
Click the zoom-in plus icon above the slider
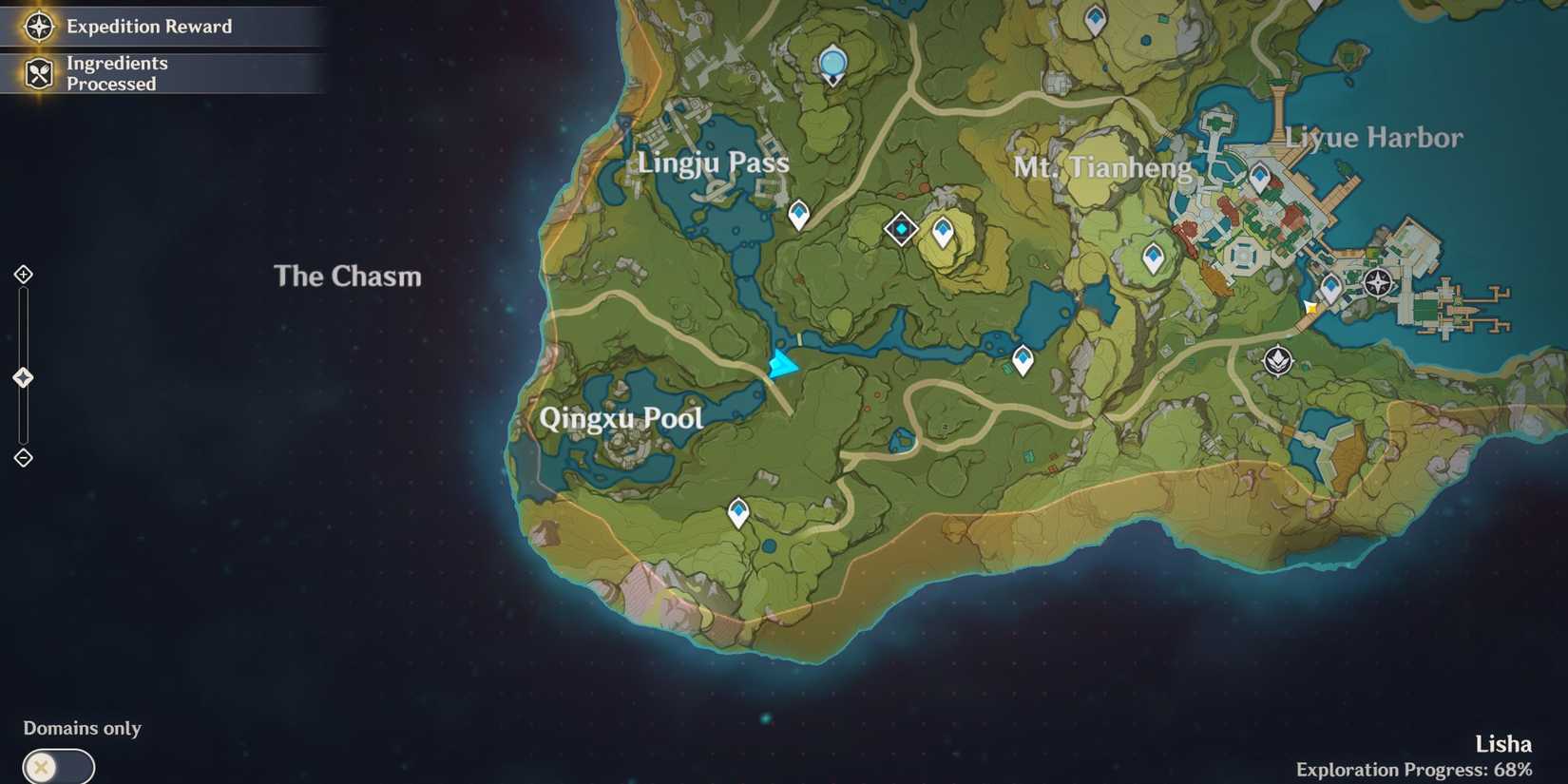[x=22, y=273]
